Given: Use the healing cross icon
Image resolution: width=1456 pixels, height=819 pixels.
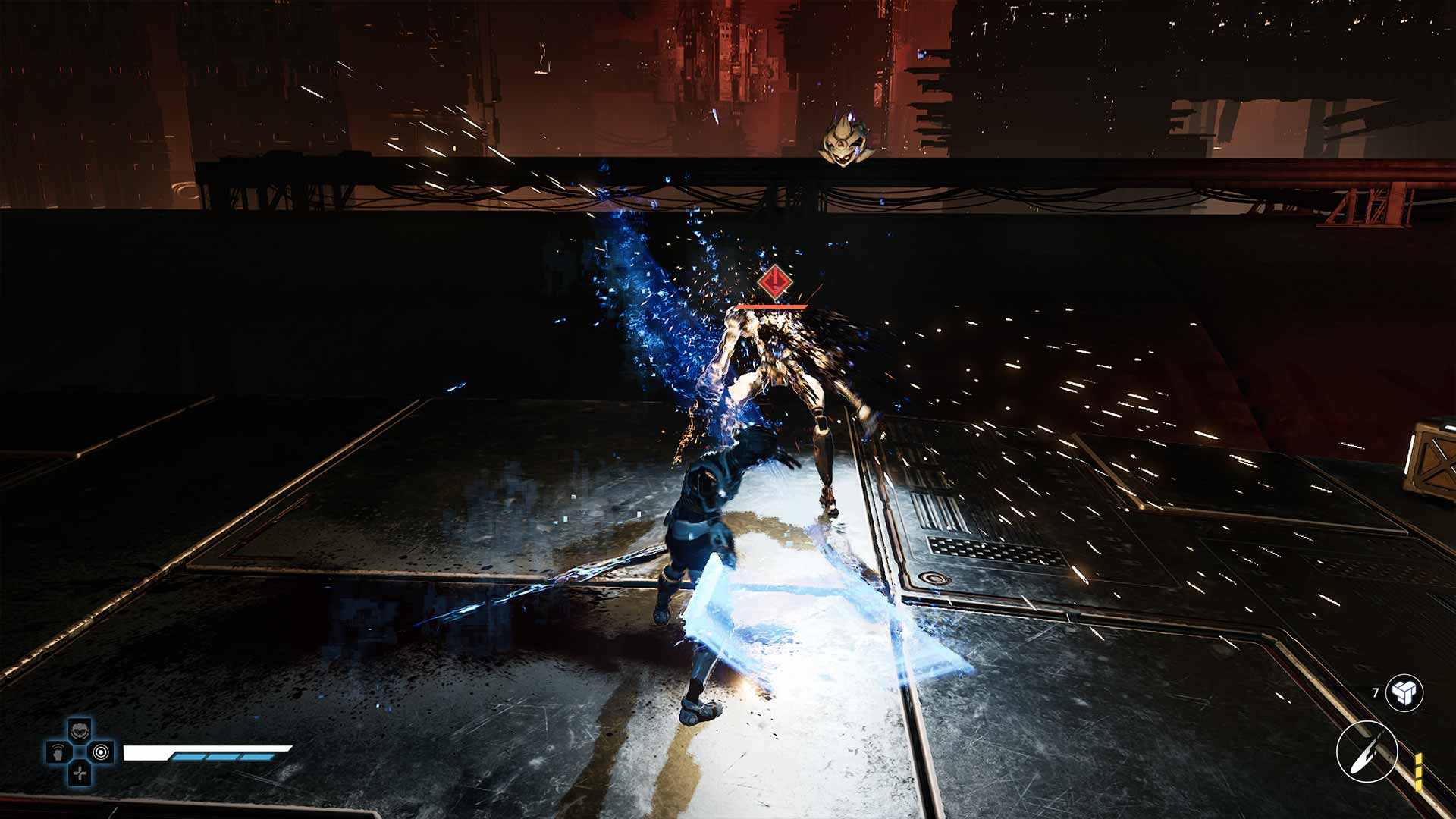Looking at the screenshot, I should 80,773.
